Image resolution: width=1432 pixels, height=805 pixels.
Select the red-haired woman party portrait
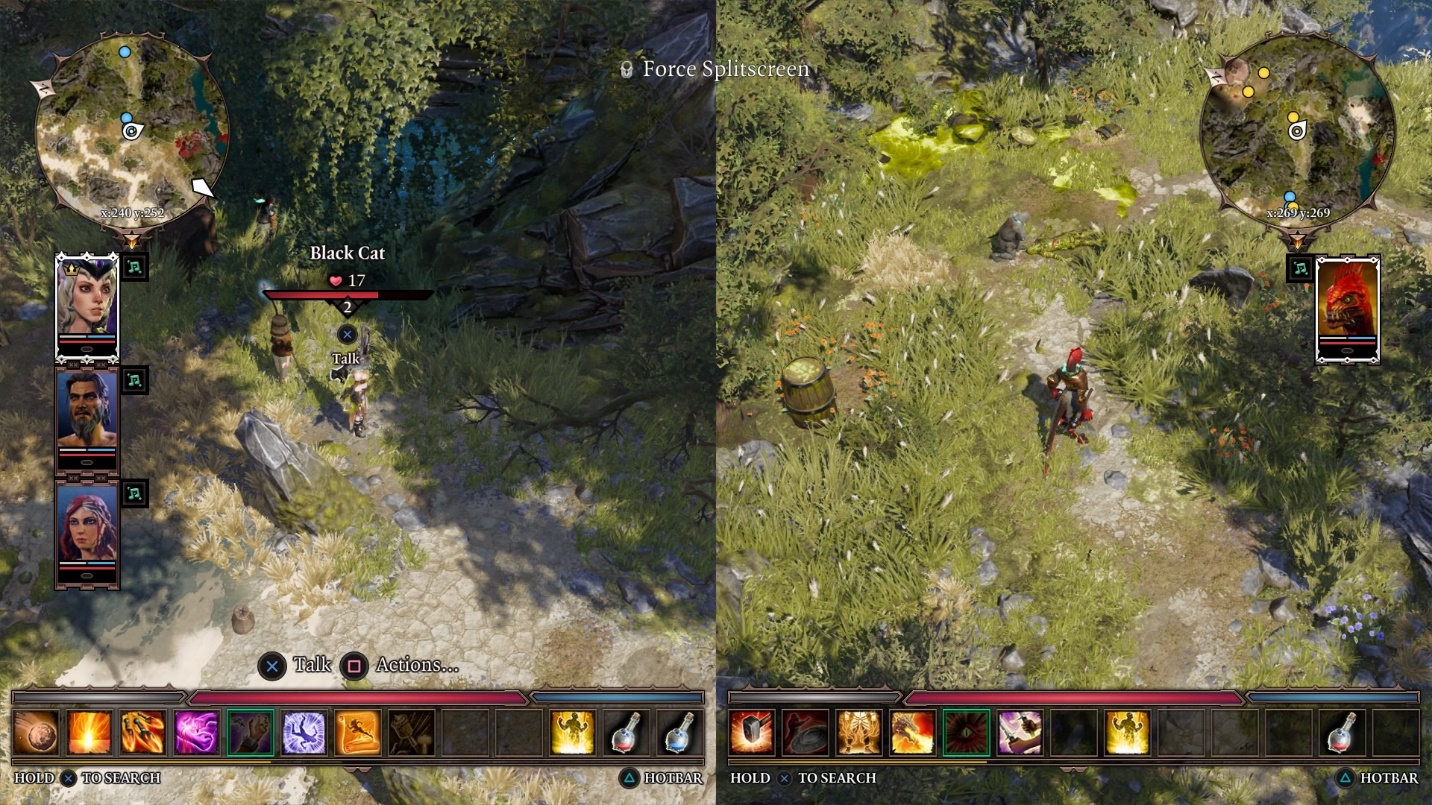tap(87, 534)
